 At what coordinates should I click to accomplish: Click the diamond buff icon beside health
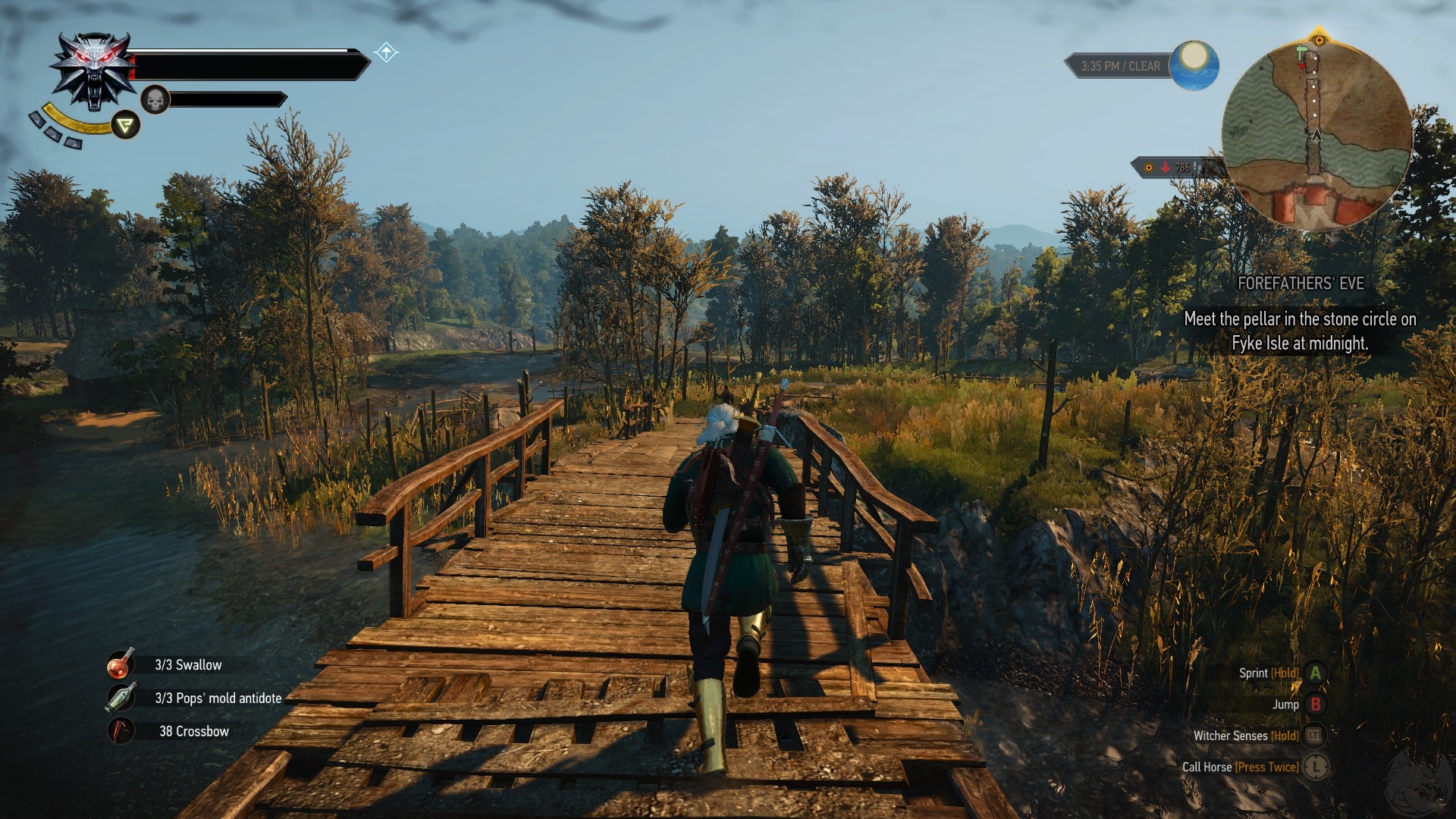tap(386, 52)
